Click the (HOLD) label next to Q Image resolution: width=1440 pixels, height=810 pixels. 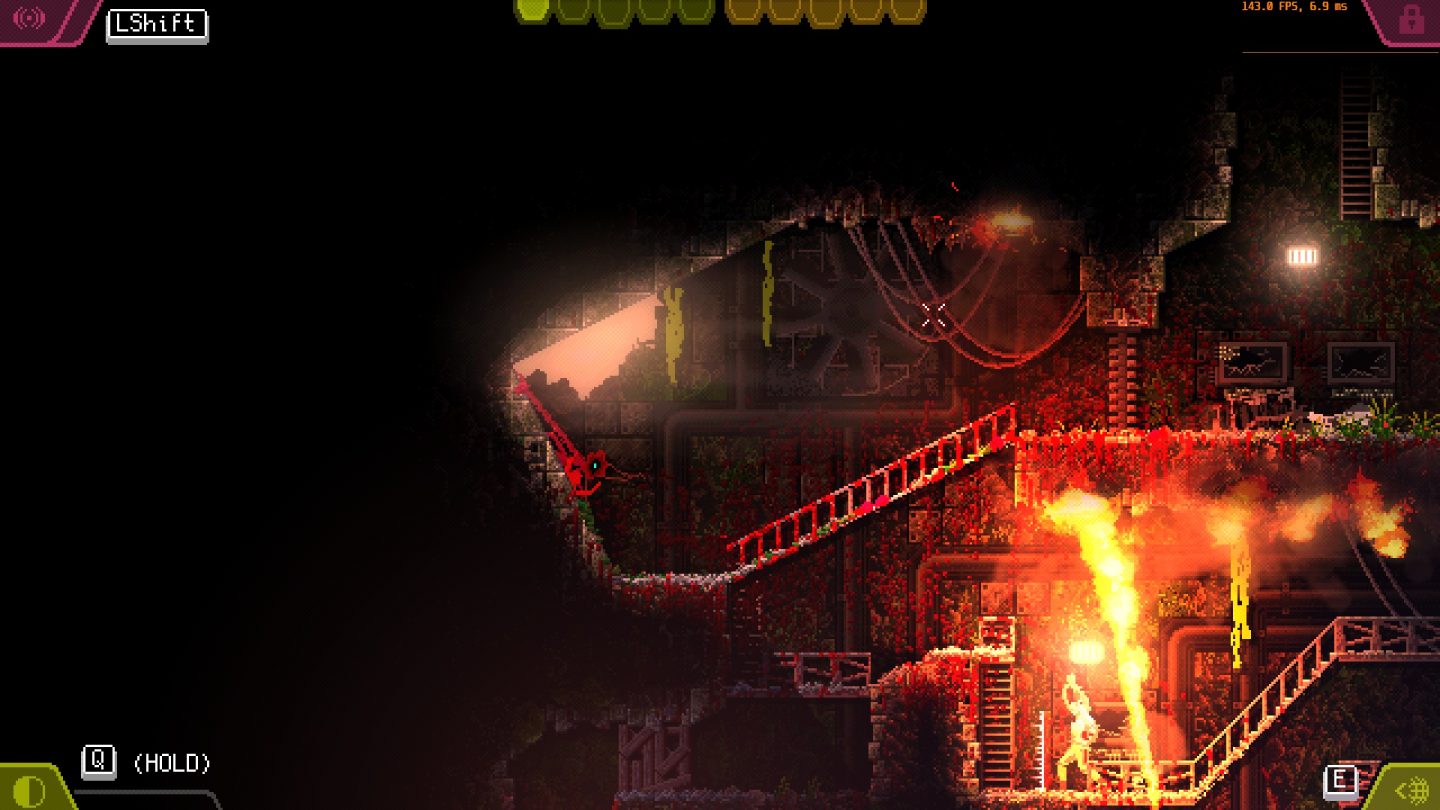pyautogui.click(x=172, y=763)
